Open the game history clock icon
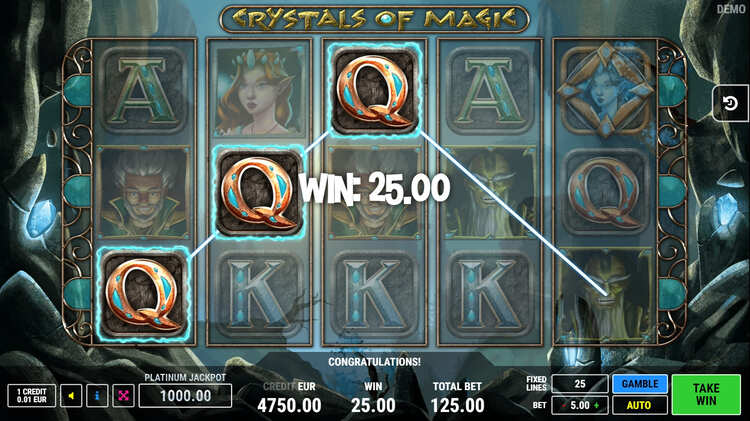Screen dimensions: 750x421 [730, 103]
